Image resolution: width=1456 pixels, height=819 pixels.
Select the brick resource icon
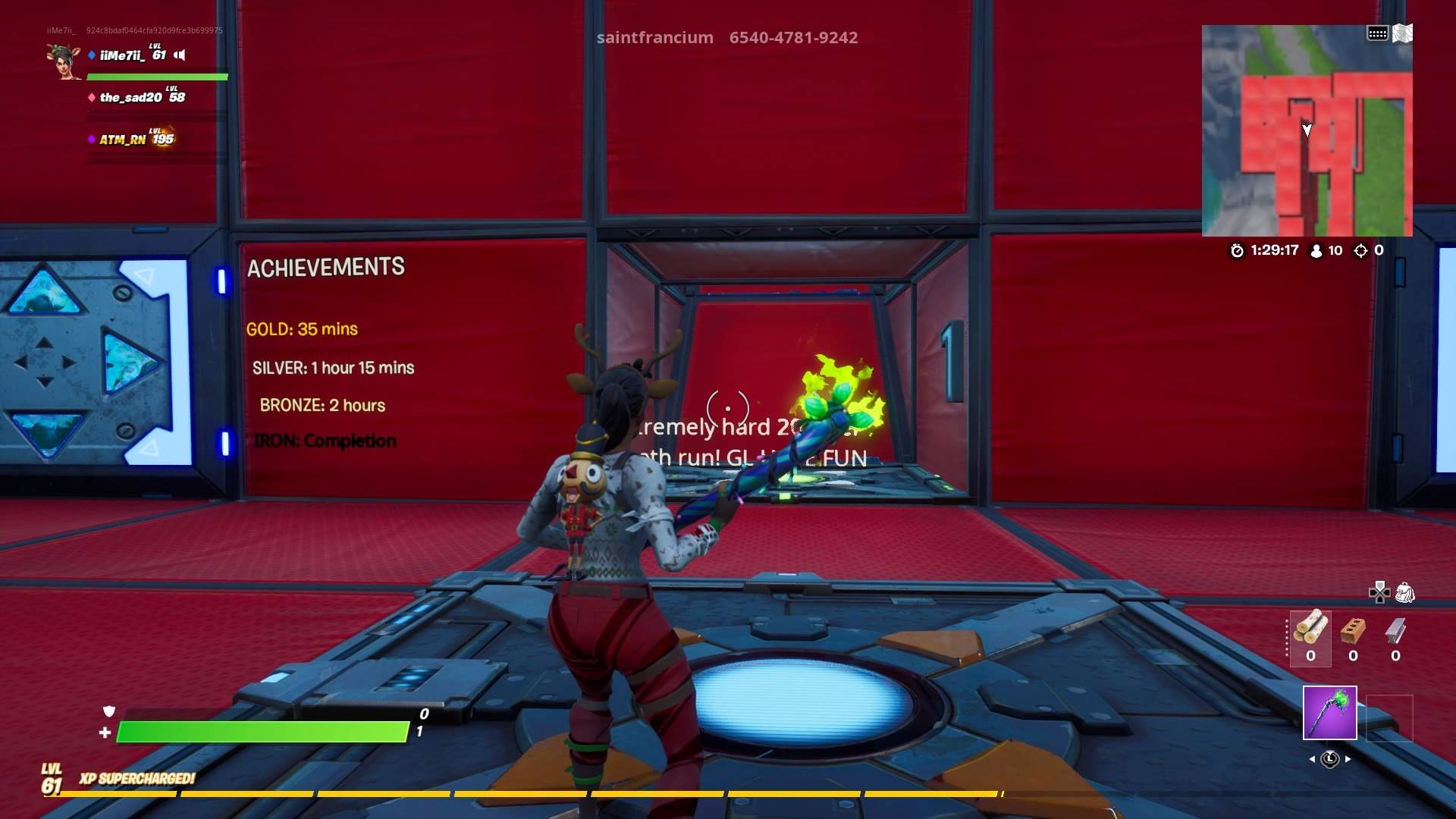[1353, 630]
